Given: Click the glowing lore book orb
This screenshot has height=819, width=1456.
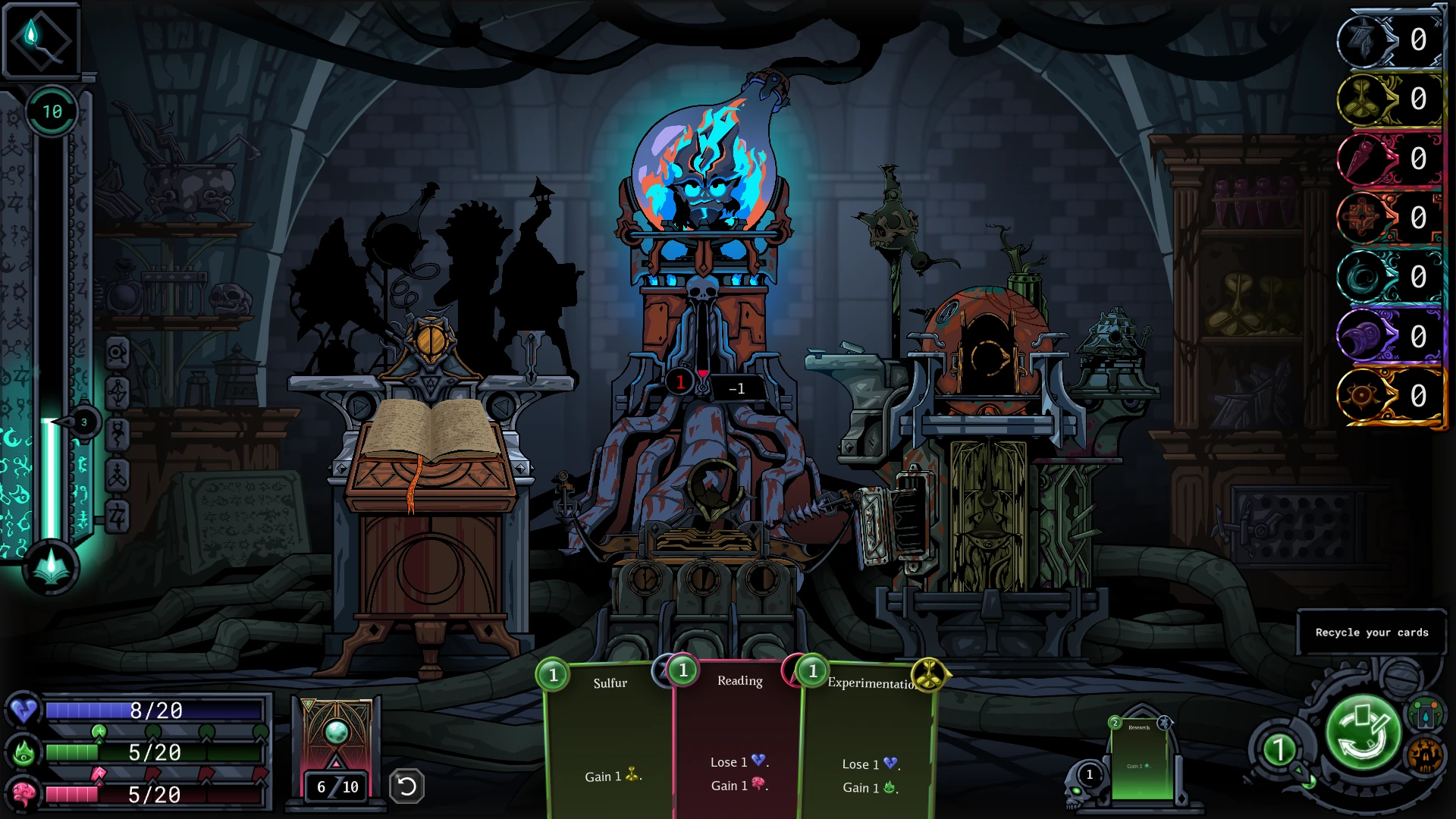Looking at the screenshot, I should coord(51,566).
